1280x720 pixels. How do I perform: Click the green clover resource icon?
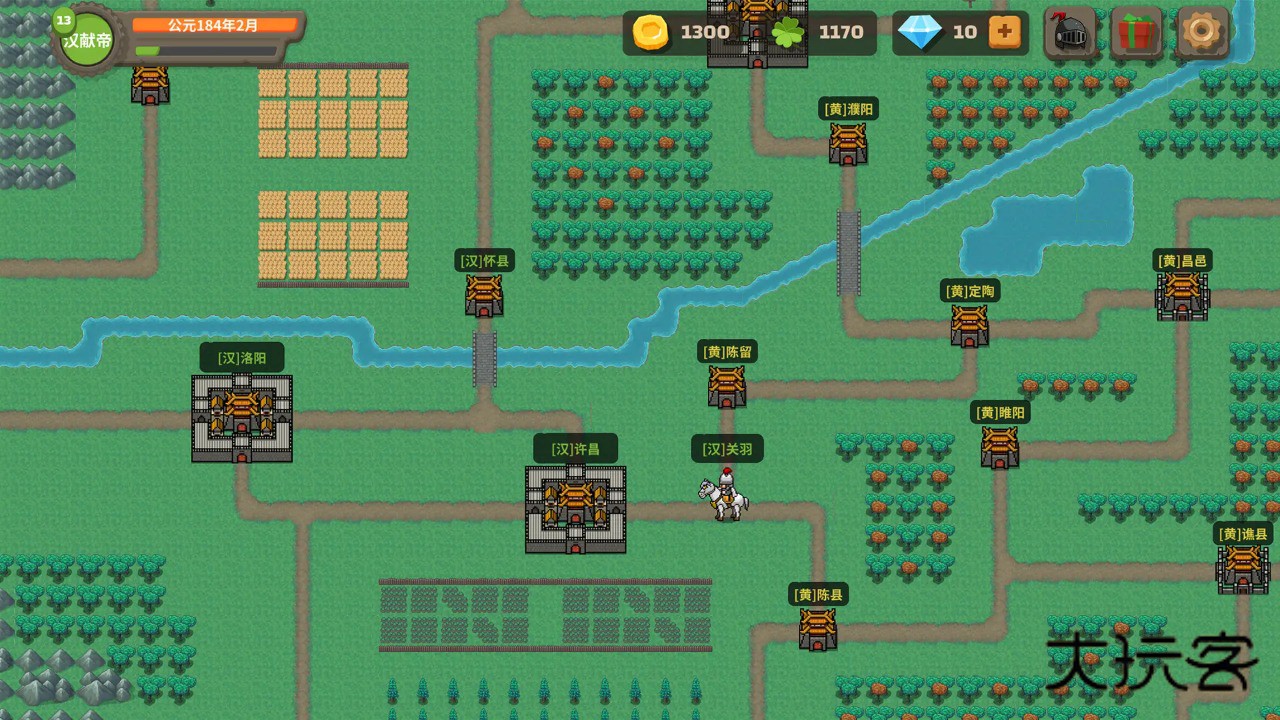coord(789,32)
